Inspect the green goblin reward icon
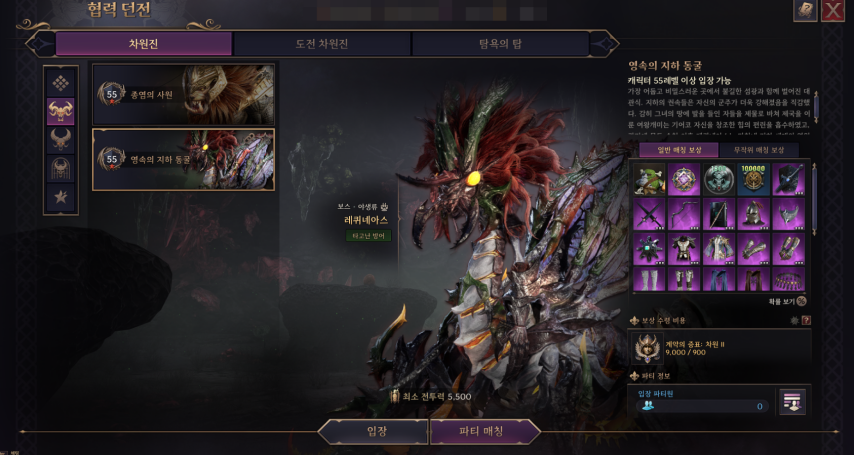The image size is (854, 455). pyautogui.click(x=650, y=179)
